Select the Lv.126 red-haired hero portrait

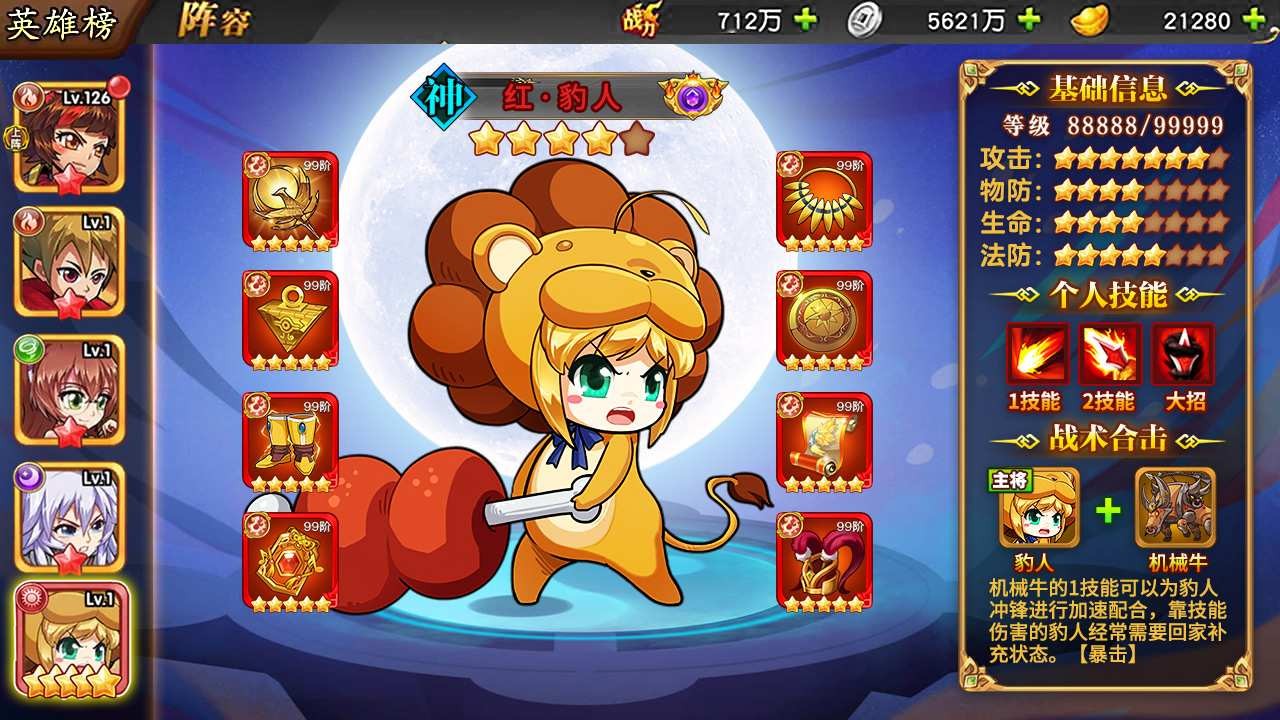tap(69, 136)
